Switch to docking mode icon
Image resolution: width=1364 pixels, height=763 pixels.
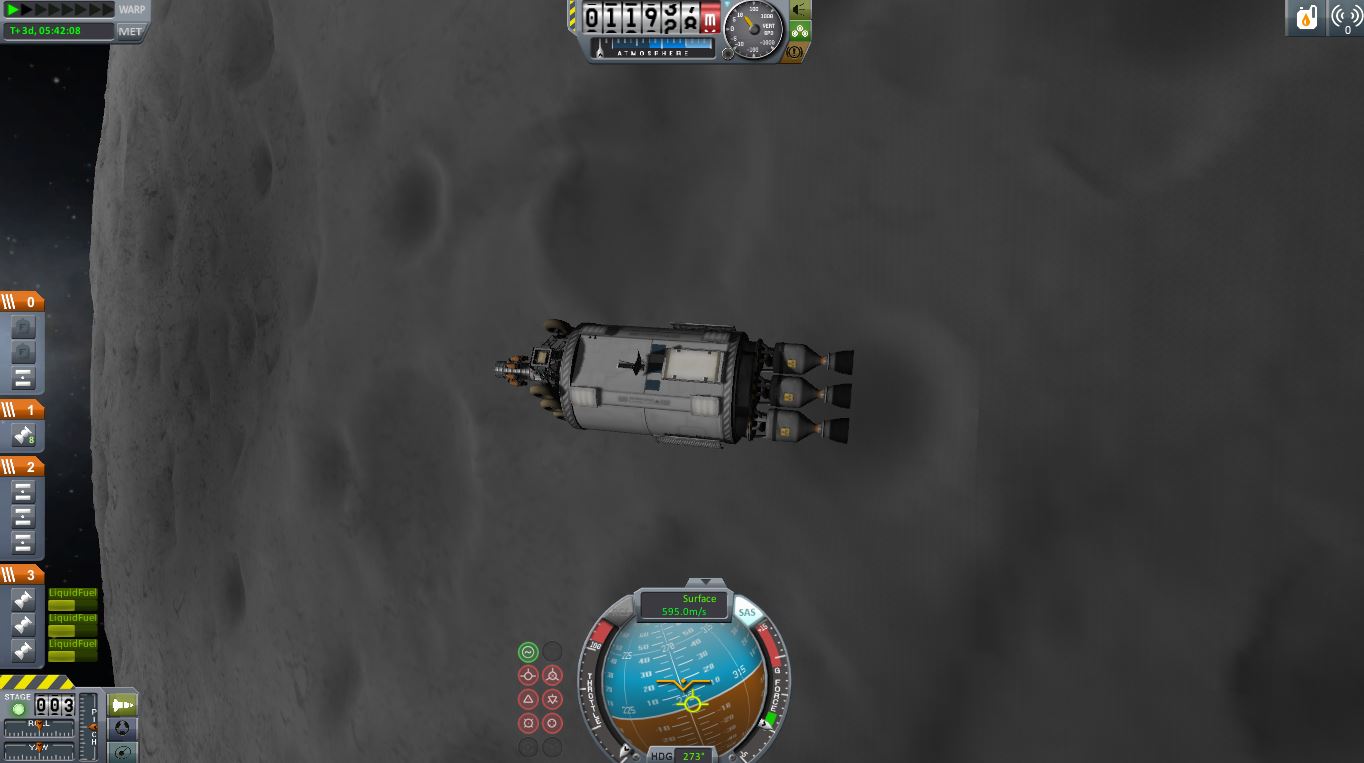[x=122, y=729]
